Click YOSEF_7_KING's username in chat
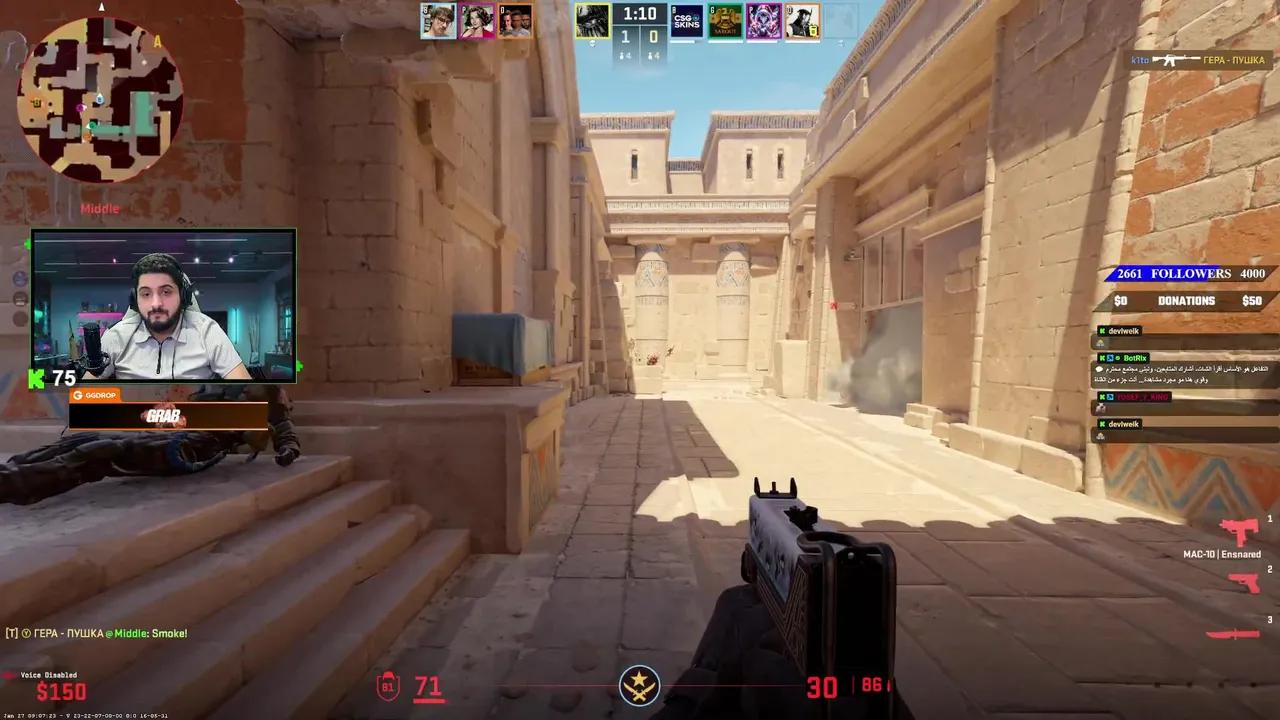The image size is (1280, 720). [x=1142, y=397]
